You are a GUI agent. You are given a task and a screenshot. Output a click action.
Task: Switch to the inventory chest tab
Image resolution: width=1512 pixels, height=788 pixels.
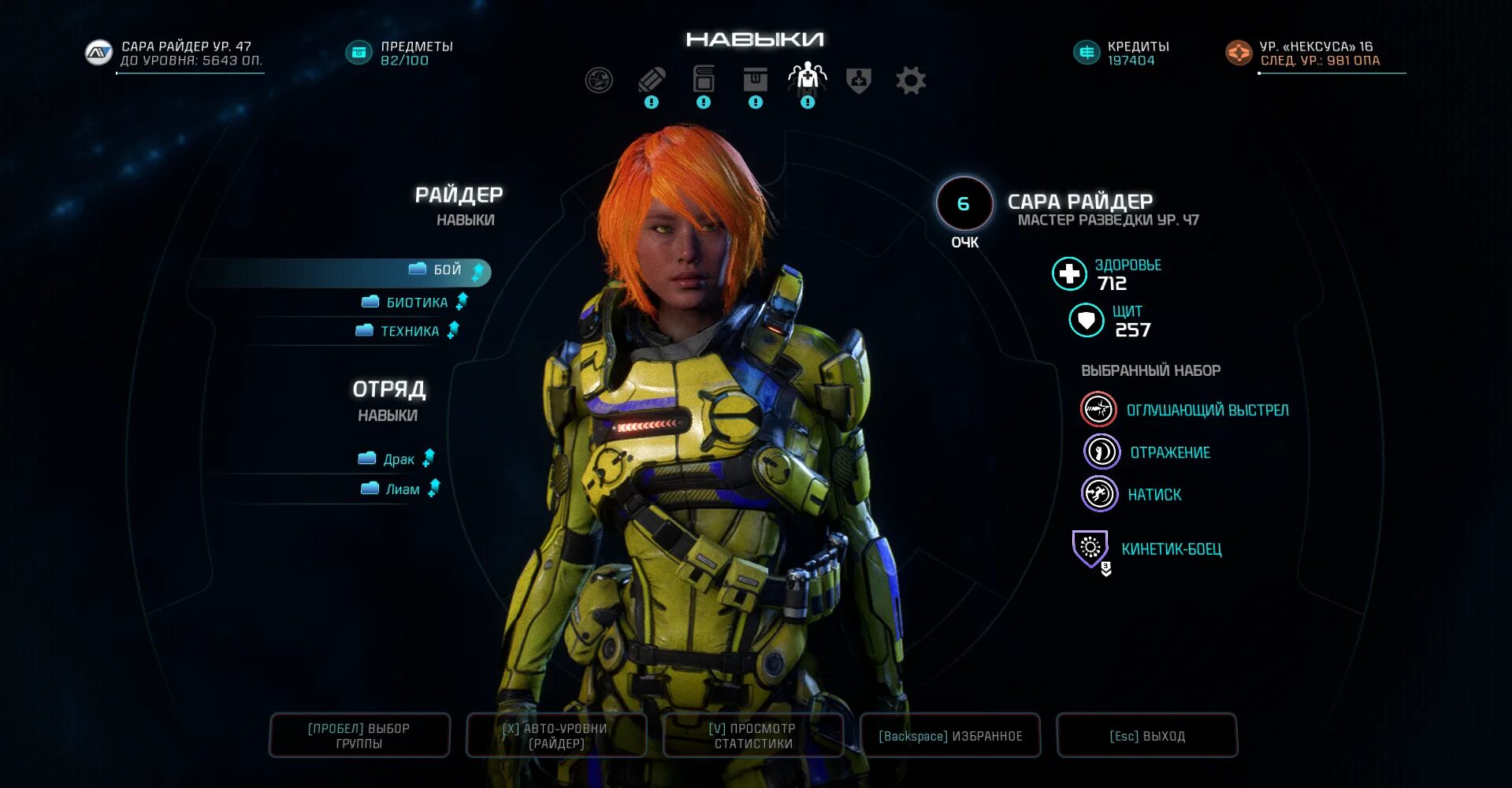(x=755, y=80)
